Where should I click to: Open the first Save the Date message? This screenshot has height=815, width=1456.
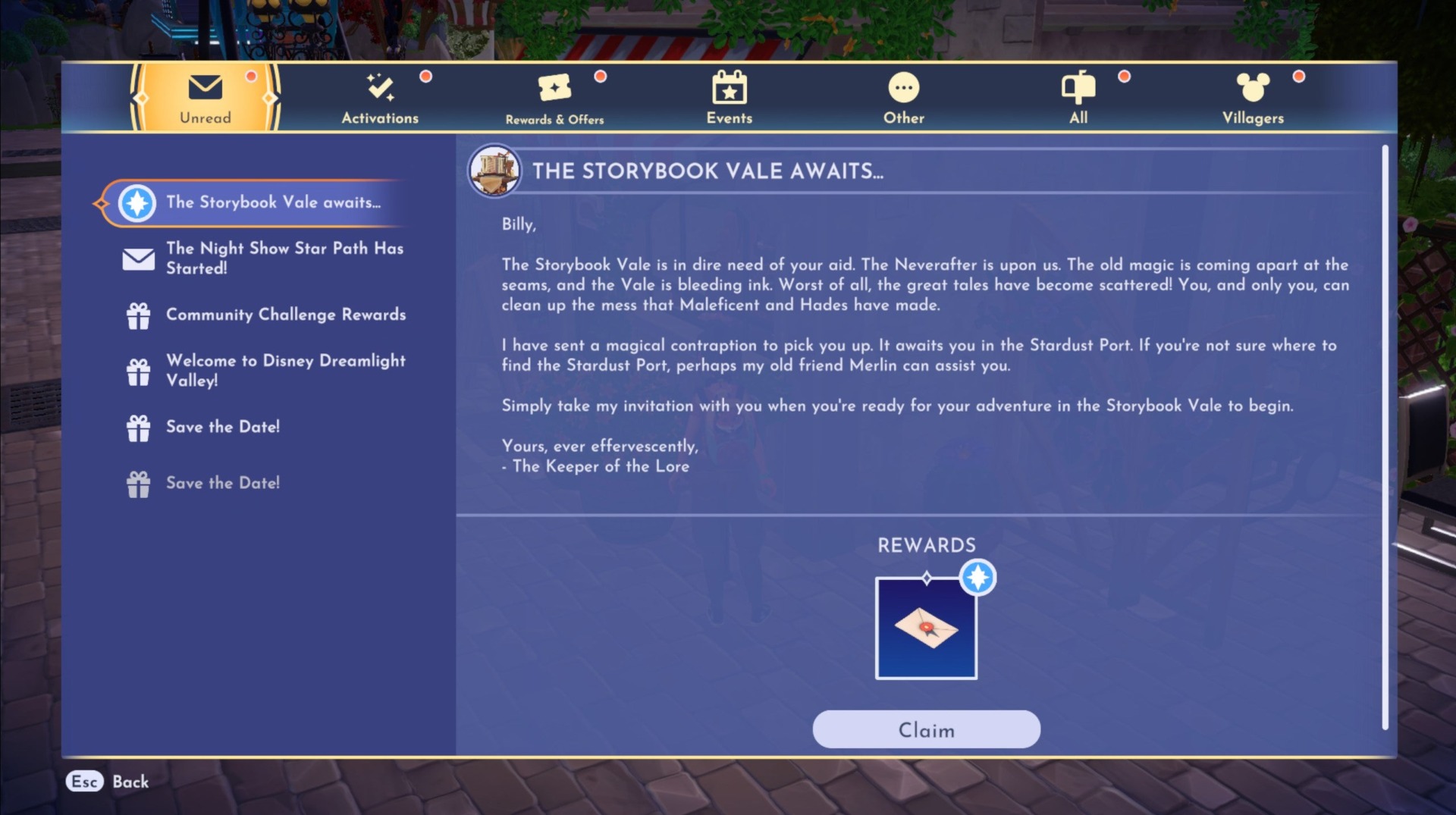point(221,427)
